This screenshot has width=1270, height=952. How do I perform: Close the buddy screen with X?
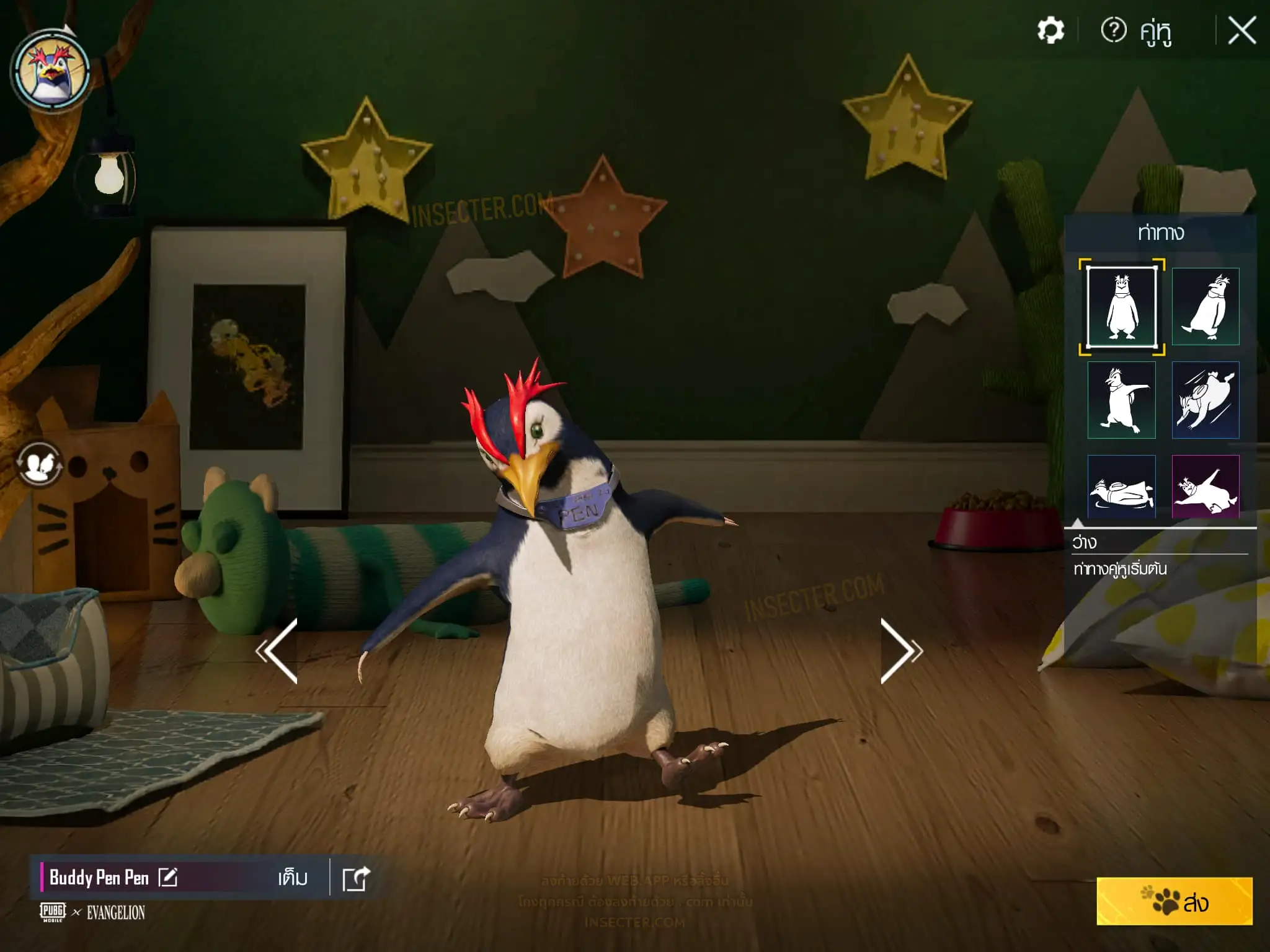coord(1241,30)
